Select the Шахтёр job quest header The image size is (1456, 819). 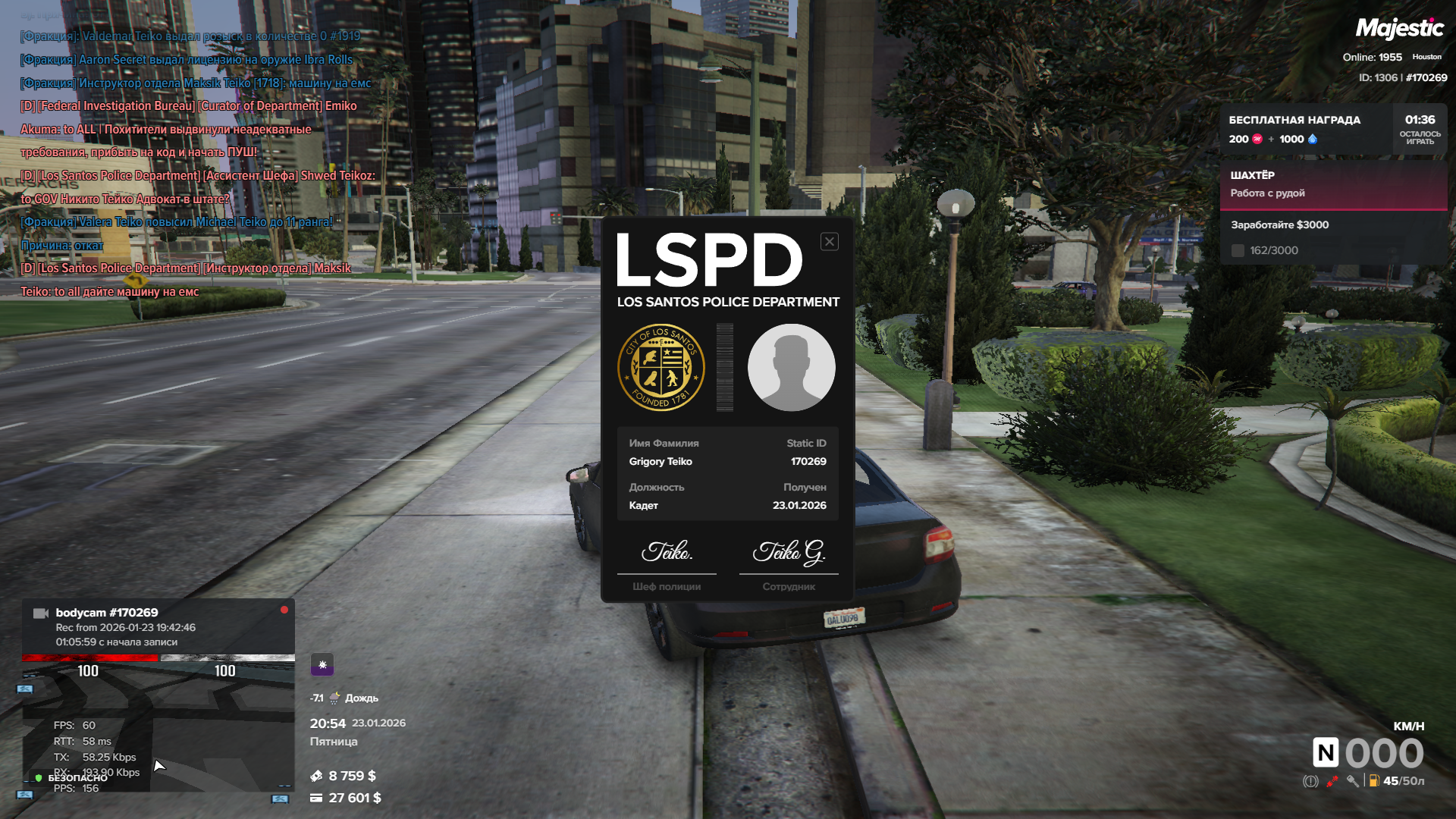pyautogui.click(x=1333, y=184)
